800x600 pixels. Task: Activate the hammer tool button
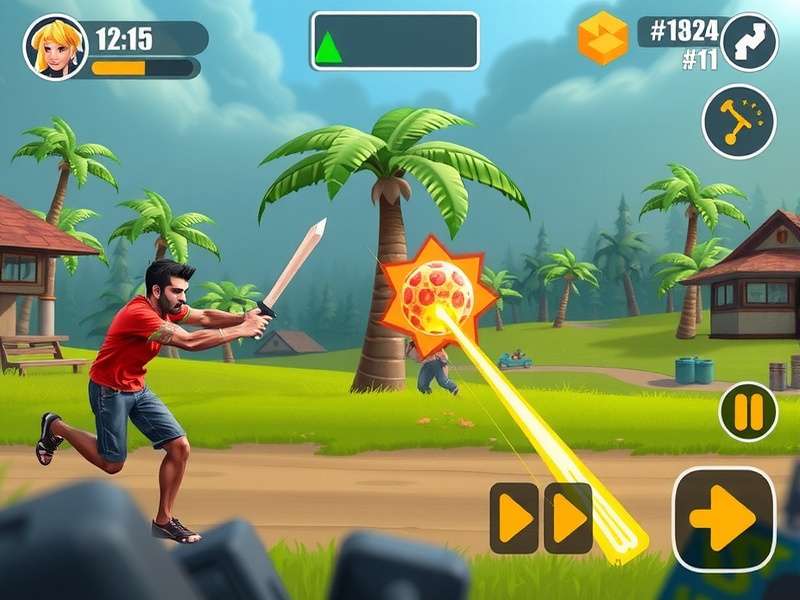pos(739,121)
